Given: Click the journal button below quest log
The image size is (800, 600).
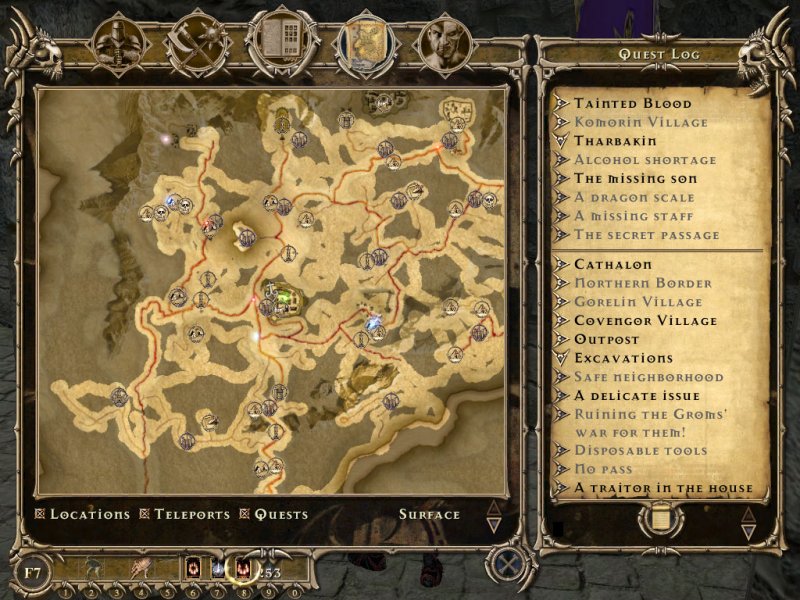Looking at the screenshot, I should coord(660,518).
